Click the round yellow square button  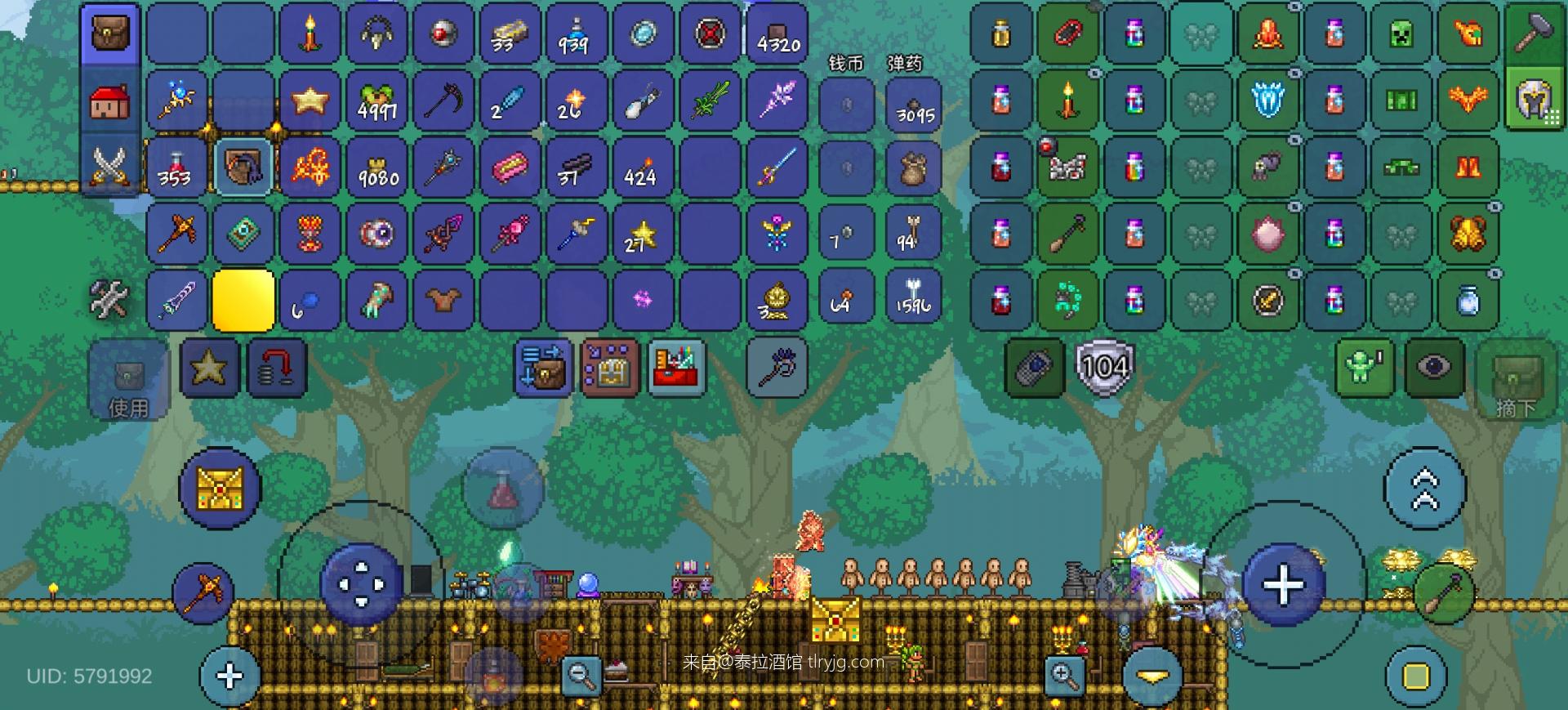point(1416,676)
